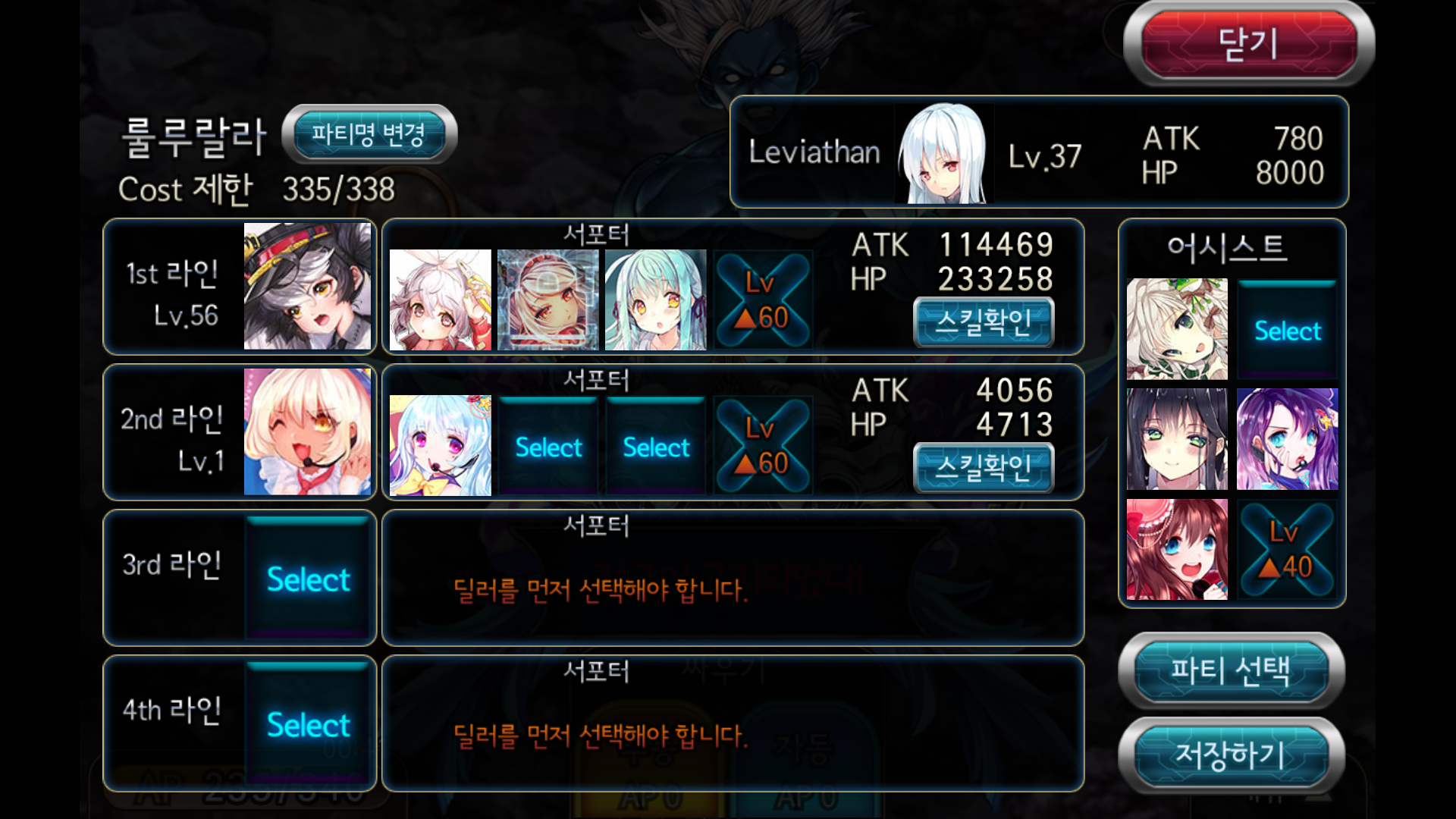Tap the white-haired rabbit-ribbon supporter portrait
This screenshot has width=1456, height=819.
440,300
